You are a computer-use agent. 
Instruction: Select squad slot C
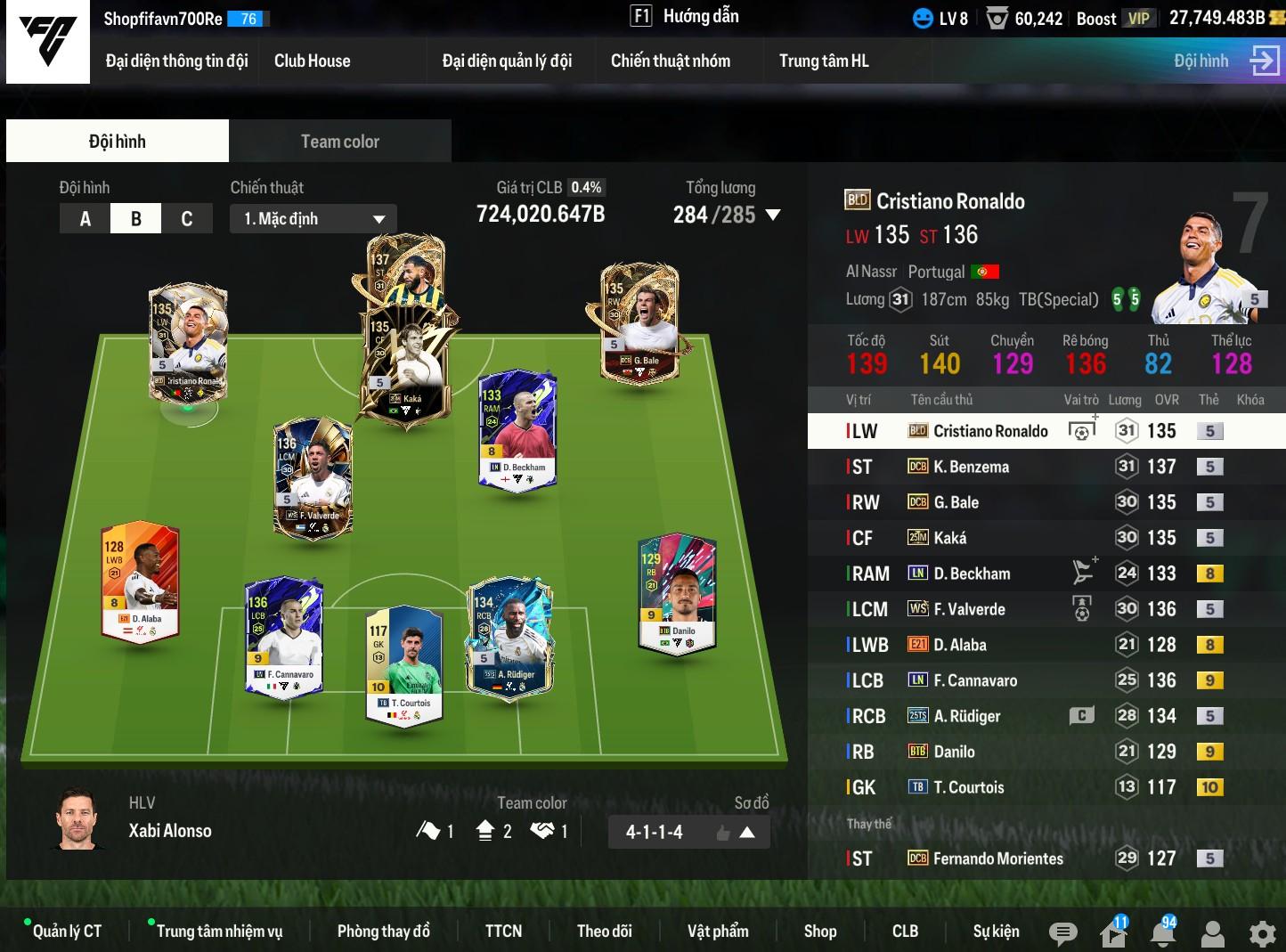[187, 219]
